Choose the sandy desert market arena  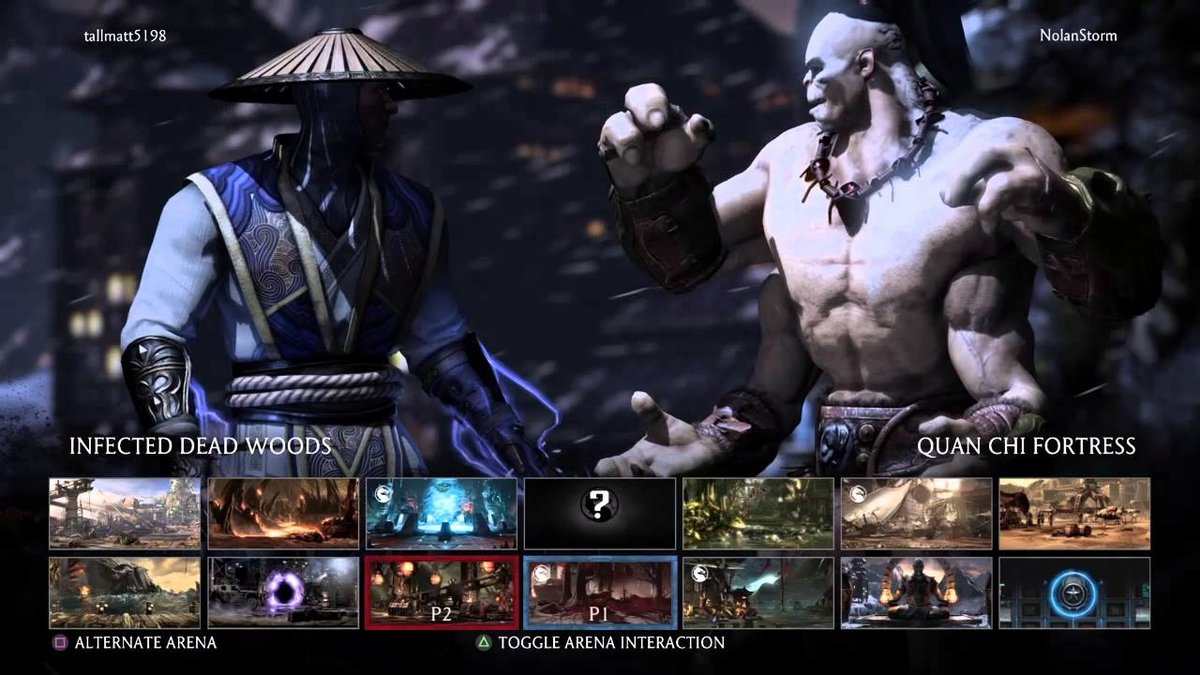1074,513
